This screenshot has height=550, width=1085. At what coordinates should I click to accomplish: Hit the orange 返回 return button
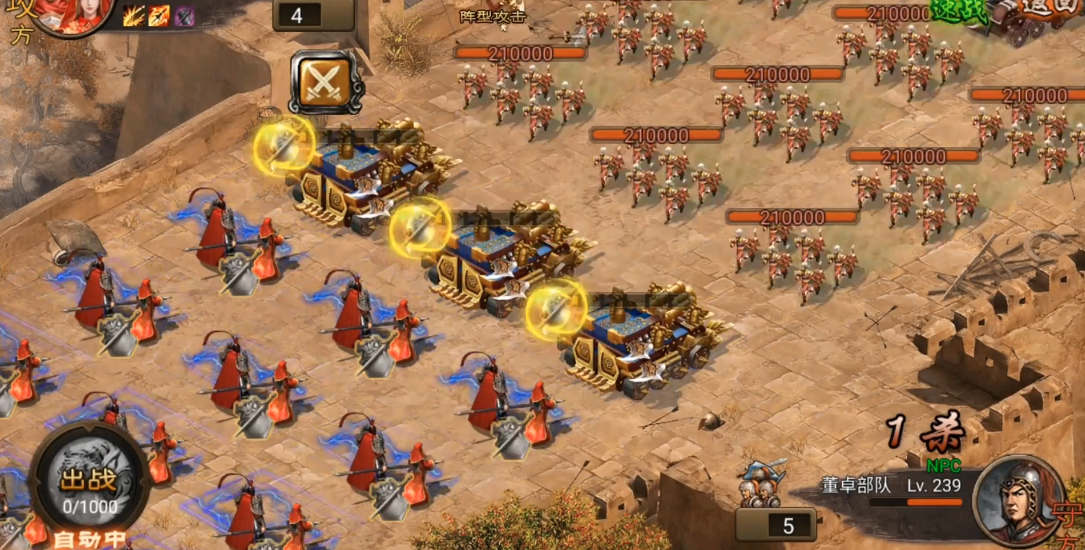click(1050, 10)
